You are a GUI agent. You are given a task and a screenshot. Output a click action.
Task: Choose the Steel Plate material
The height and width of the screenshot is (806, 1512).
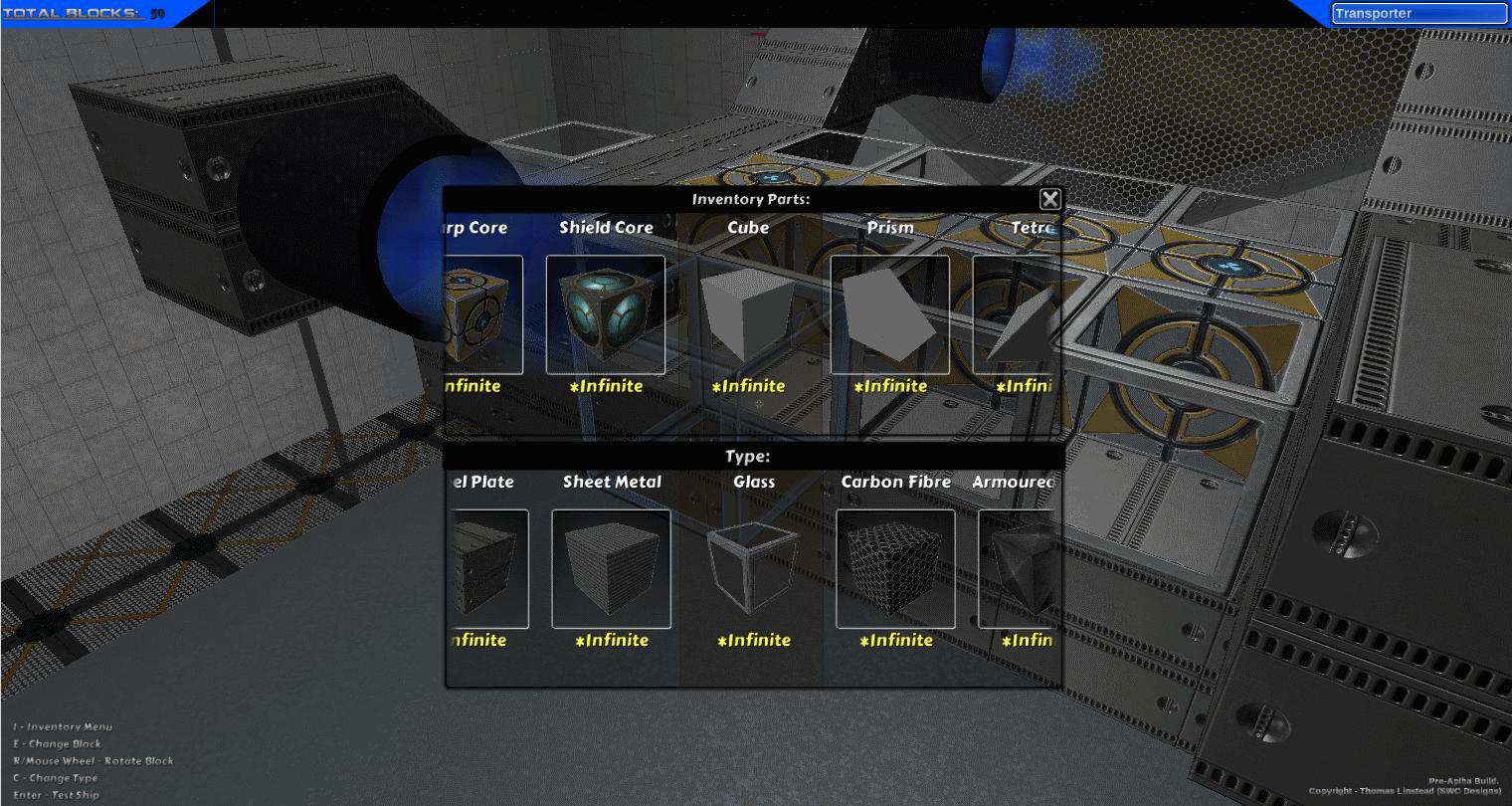[x=482, y=567]
